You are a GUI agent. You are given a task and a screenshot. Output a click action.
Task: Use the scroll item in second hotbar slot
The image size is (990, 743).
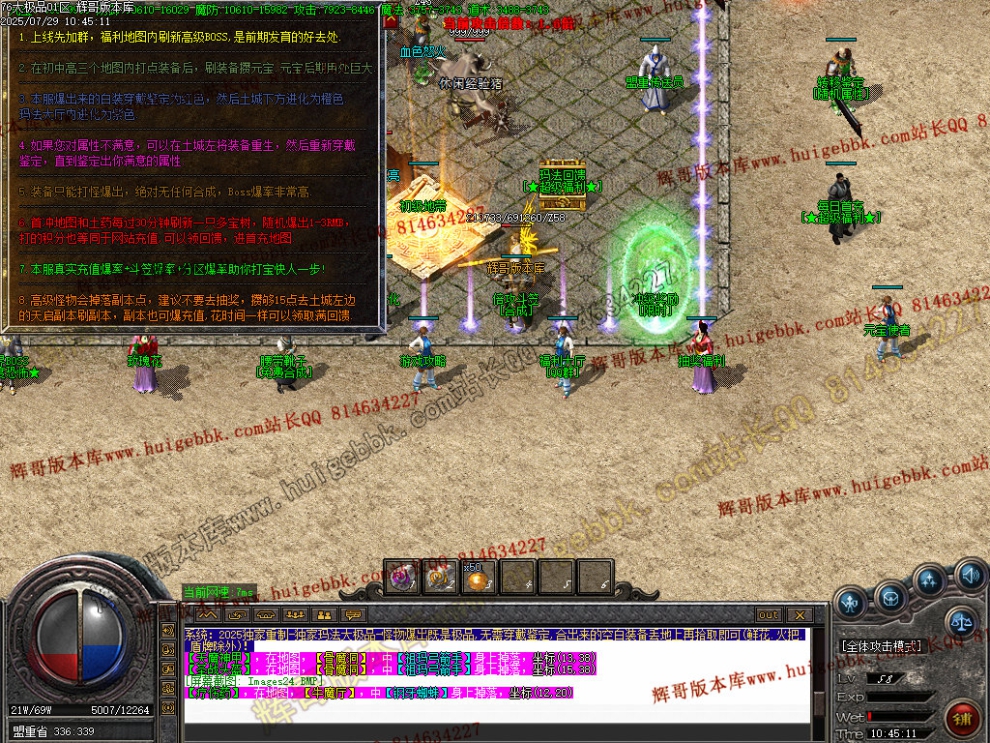pos(438,577)
